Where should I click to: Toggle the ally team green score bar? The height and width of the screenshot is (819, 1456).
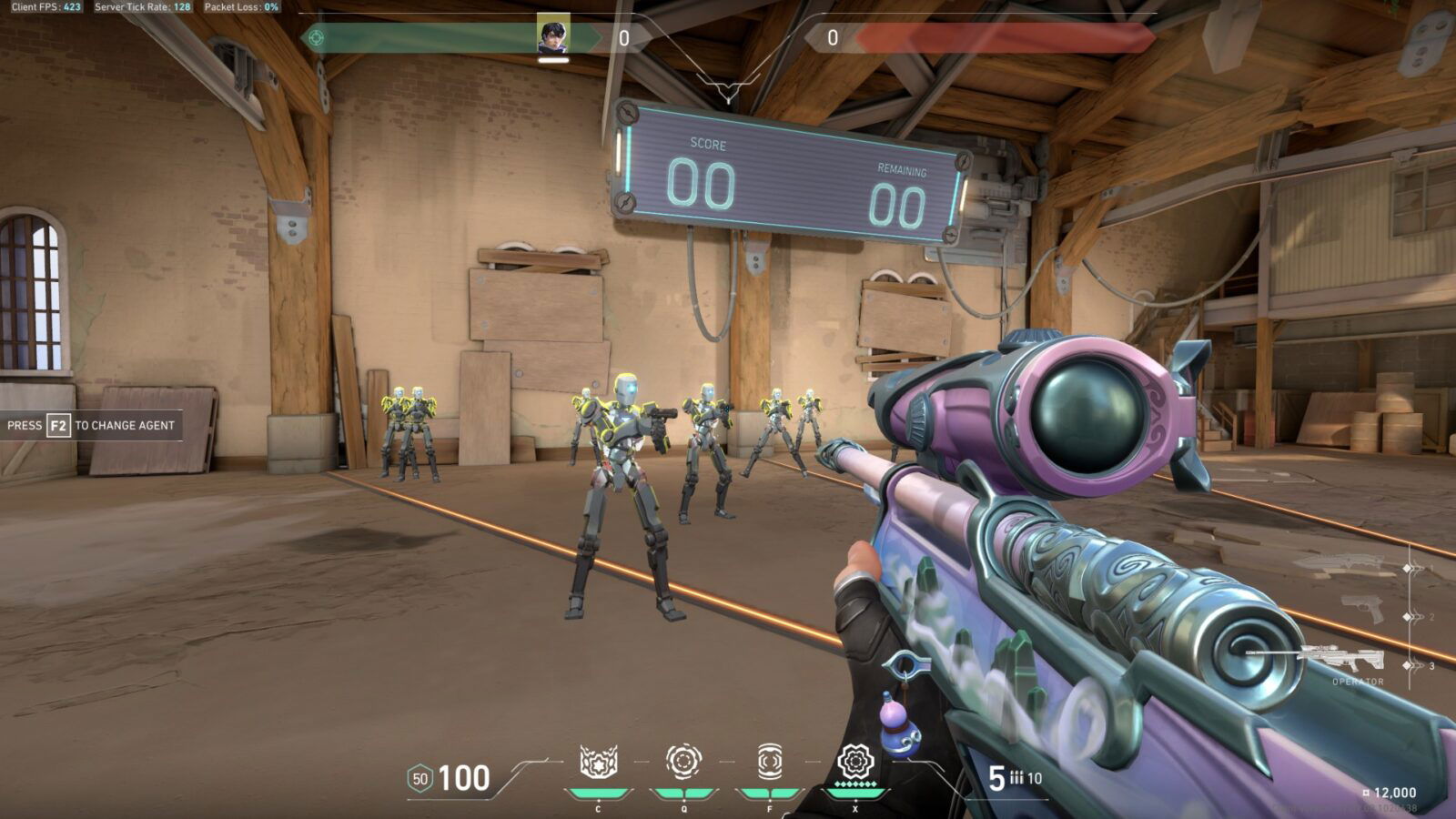coord(428,38)
